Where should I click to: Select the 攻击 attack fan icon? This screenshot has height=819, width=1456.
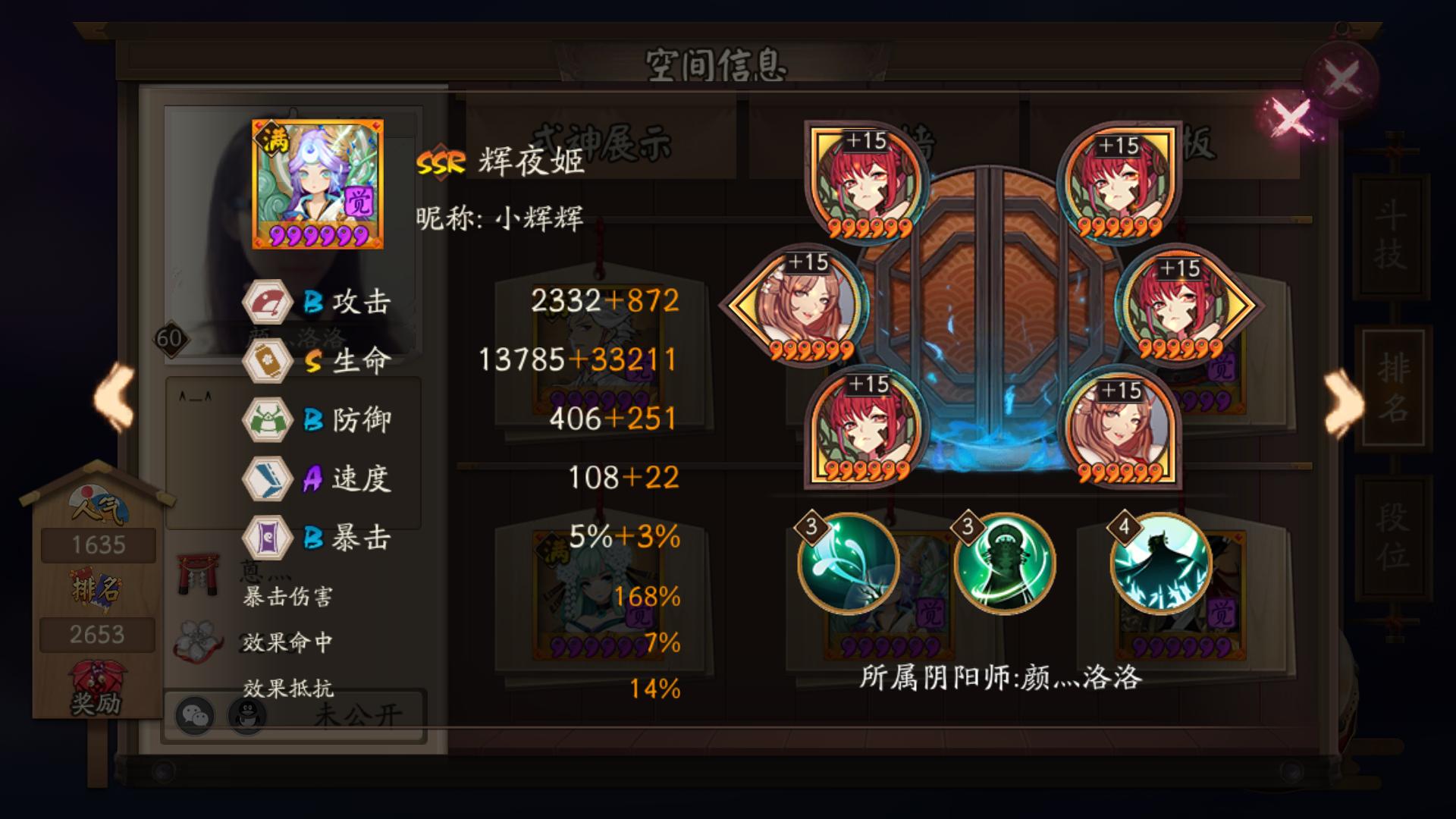(267, 301)
